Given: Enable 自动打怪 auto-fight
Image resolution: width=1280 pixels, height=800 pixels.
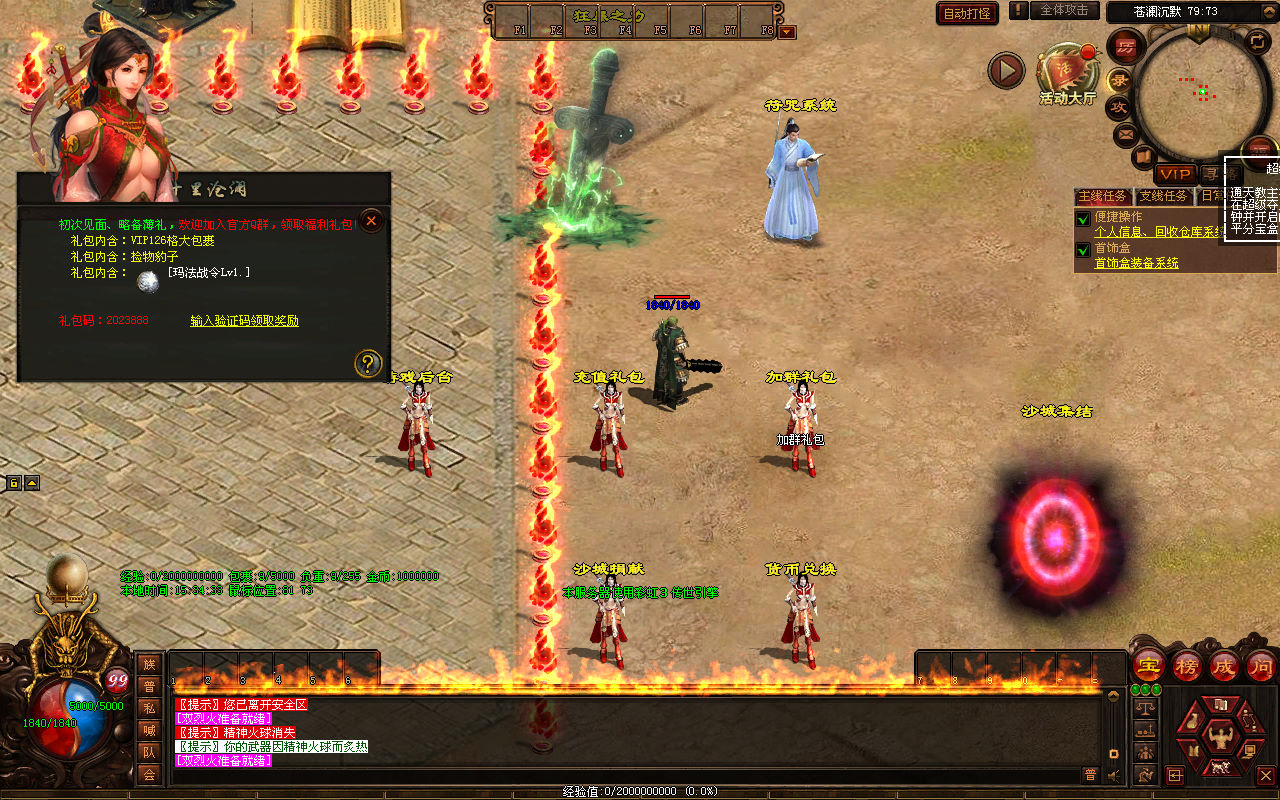Looking at the screenshot, I should pyautogui.click(x=967, y=13).
